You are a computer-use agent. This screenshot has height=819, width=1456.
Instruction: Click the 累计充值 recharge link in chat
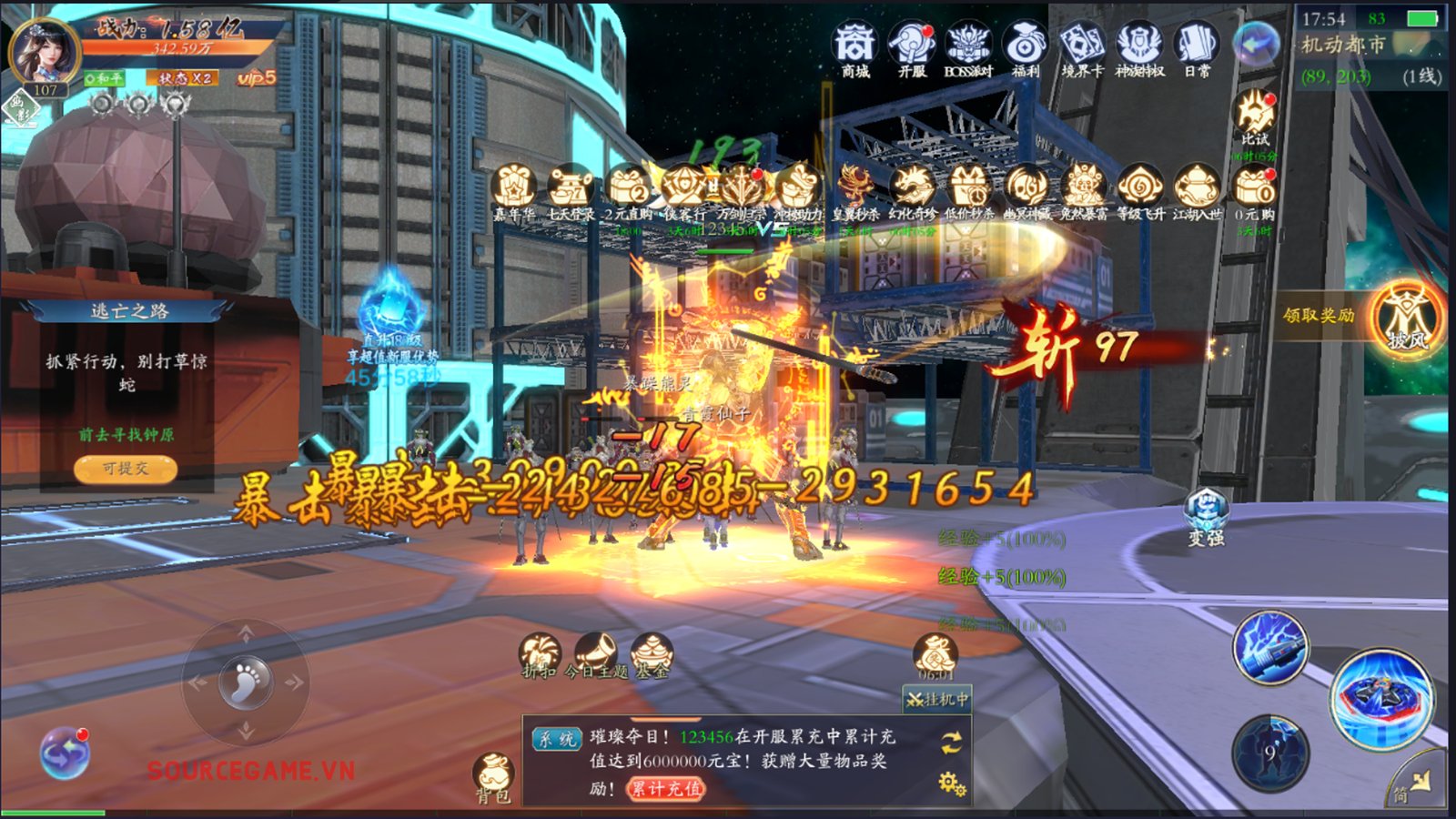pyautogui.click(x=667, y=788)
